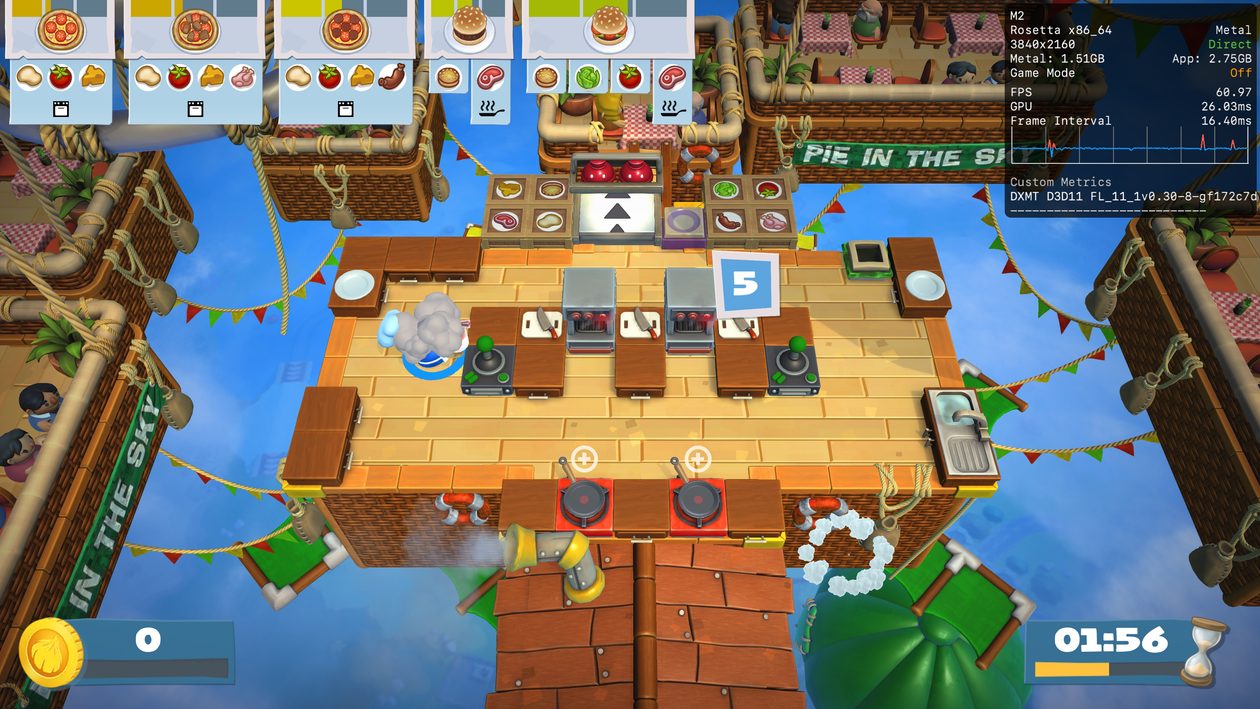The image size is (1260, 709).
Task: Click the frame interval graph in performance overlay
Action: 1130,149
